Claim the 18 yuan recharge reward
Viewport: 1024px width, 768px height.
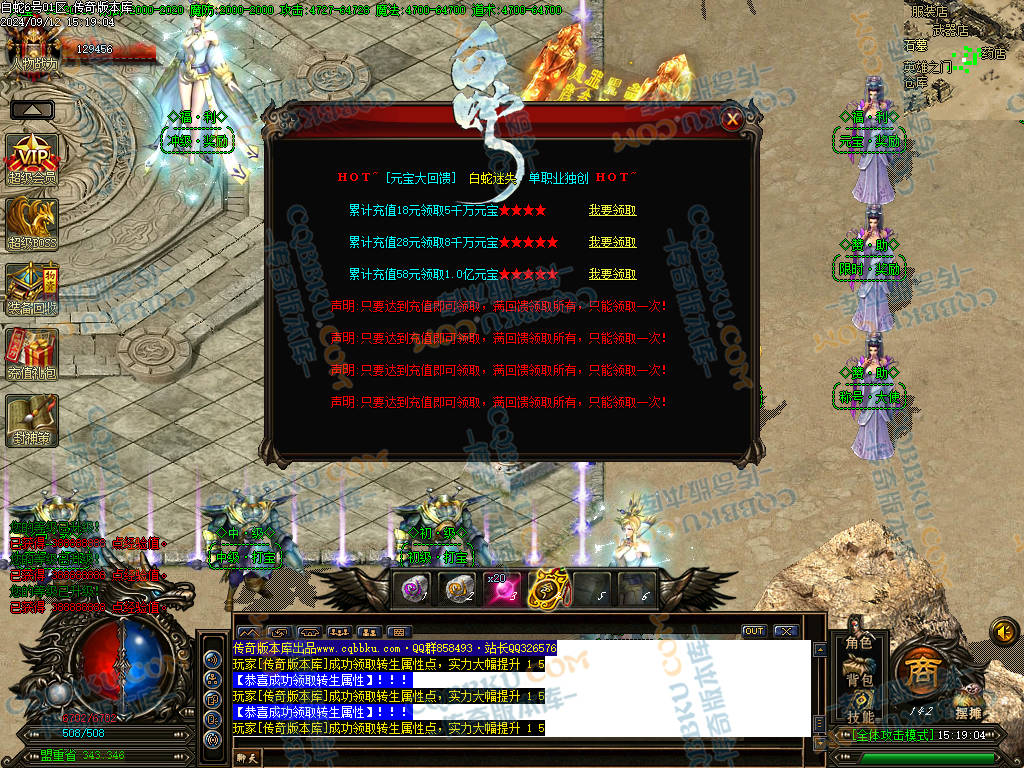coord(612,211)
